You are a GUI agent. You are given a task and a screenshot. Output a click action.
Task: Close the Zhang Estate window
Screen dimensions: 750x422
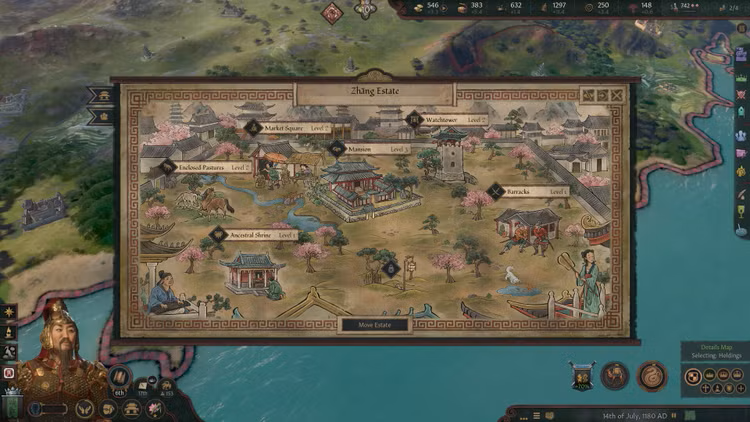tap(617, 96)
